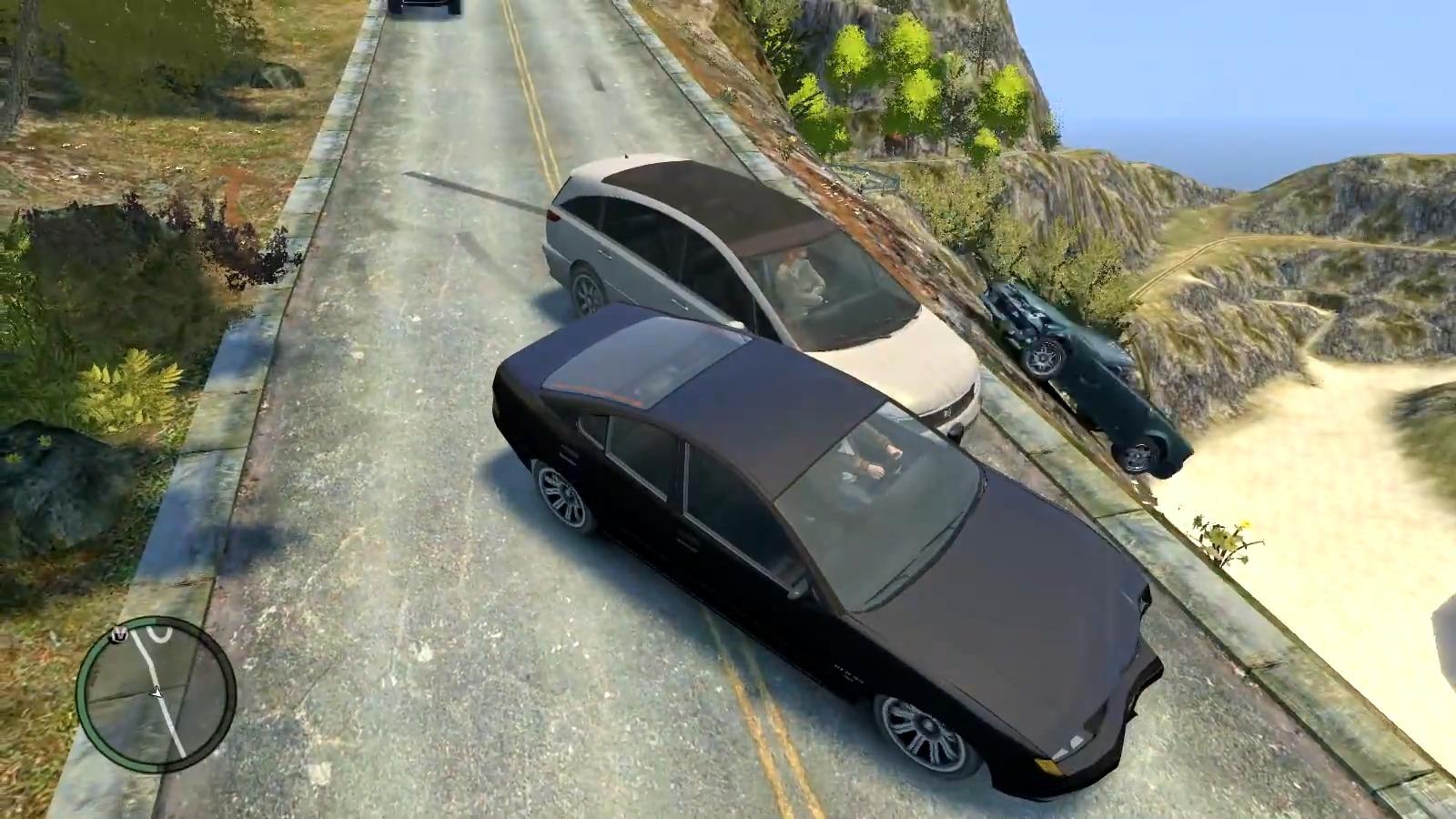Click the weapon blip on the minimap

point(119,633)
